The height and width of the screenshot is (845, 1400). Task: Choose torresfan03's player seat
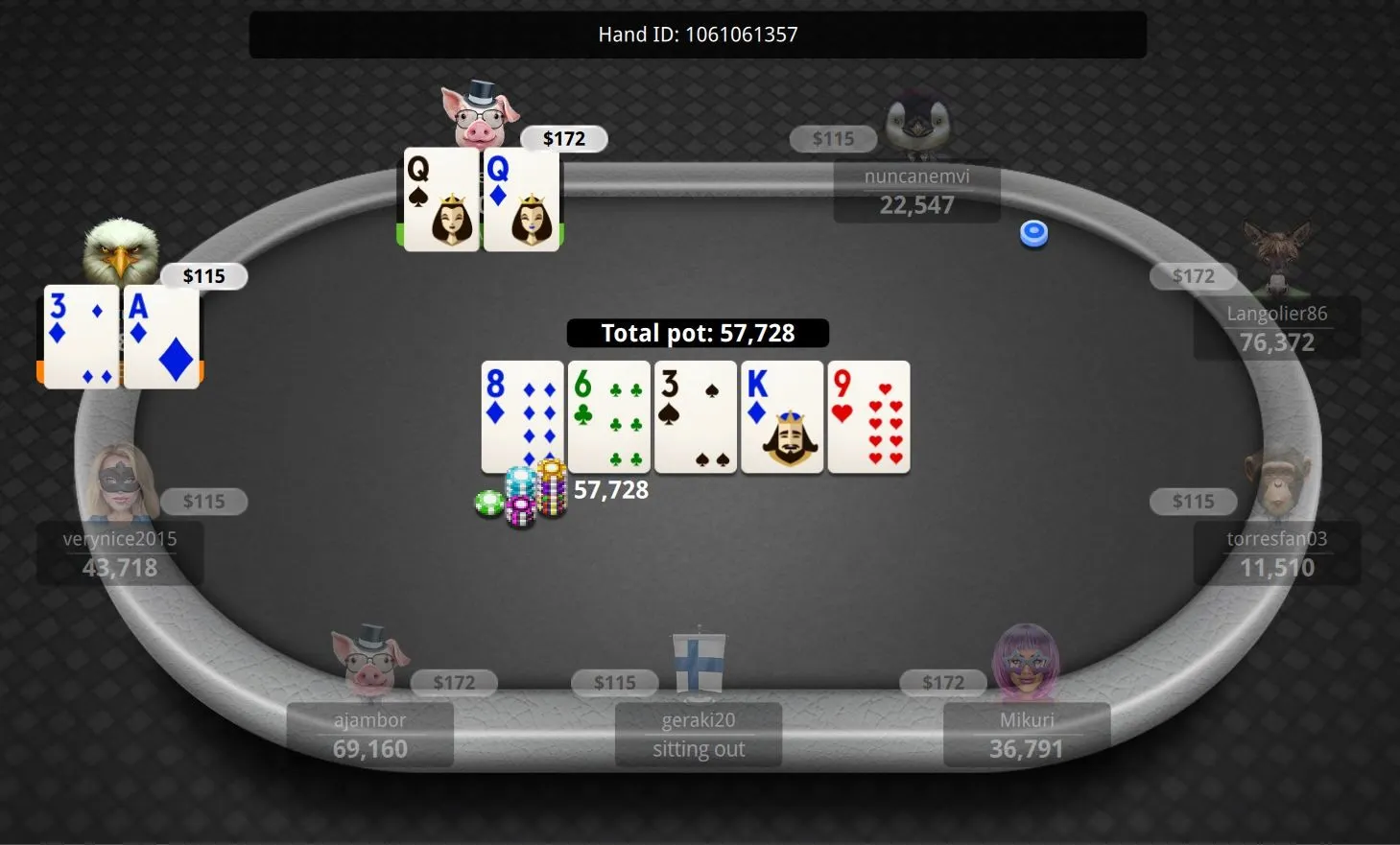1276,553
